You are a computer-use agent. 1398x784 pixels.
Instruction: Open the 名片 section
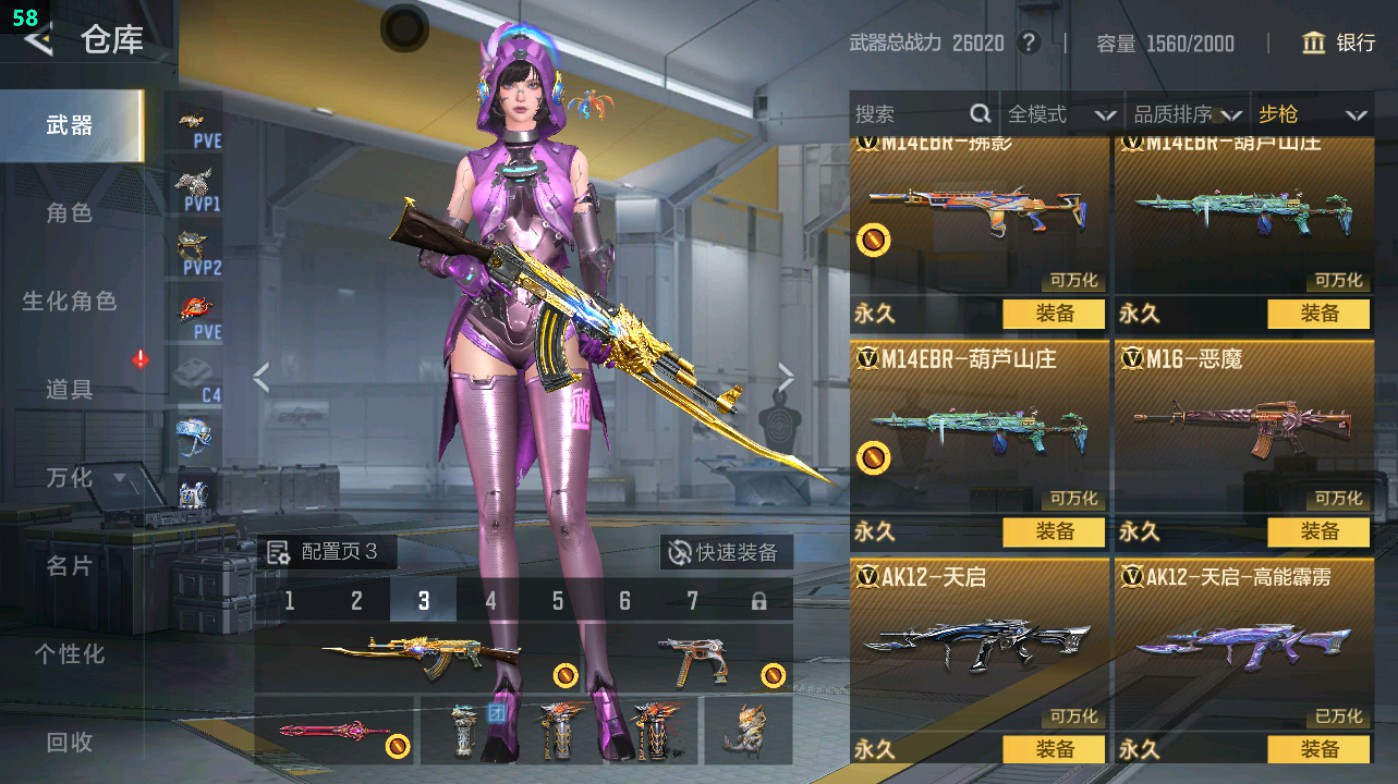[69, 566]
